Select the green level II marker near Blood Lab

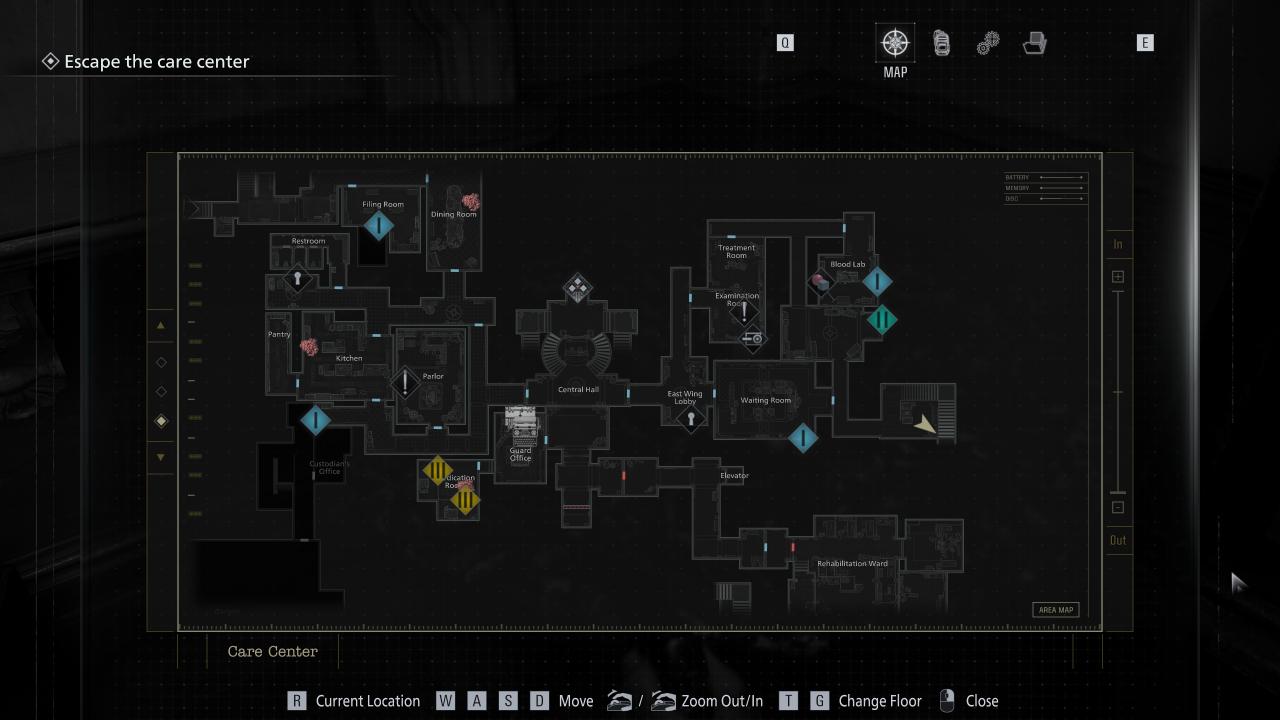881,320
